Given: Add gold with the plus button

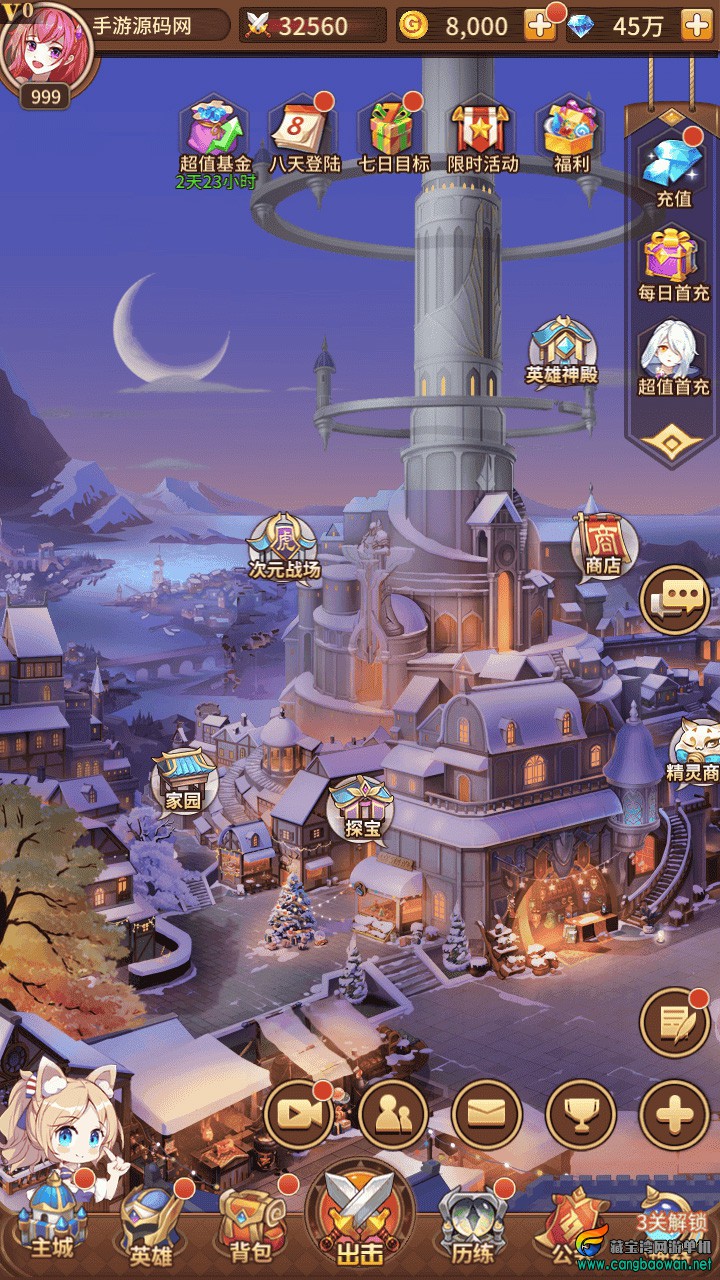Looking at the screenshot, I should 540,26.
